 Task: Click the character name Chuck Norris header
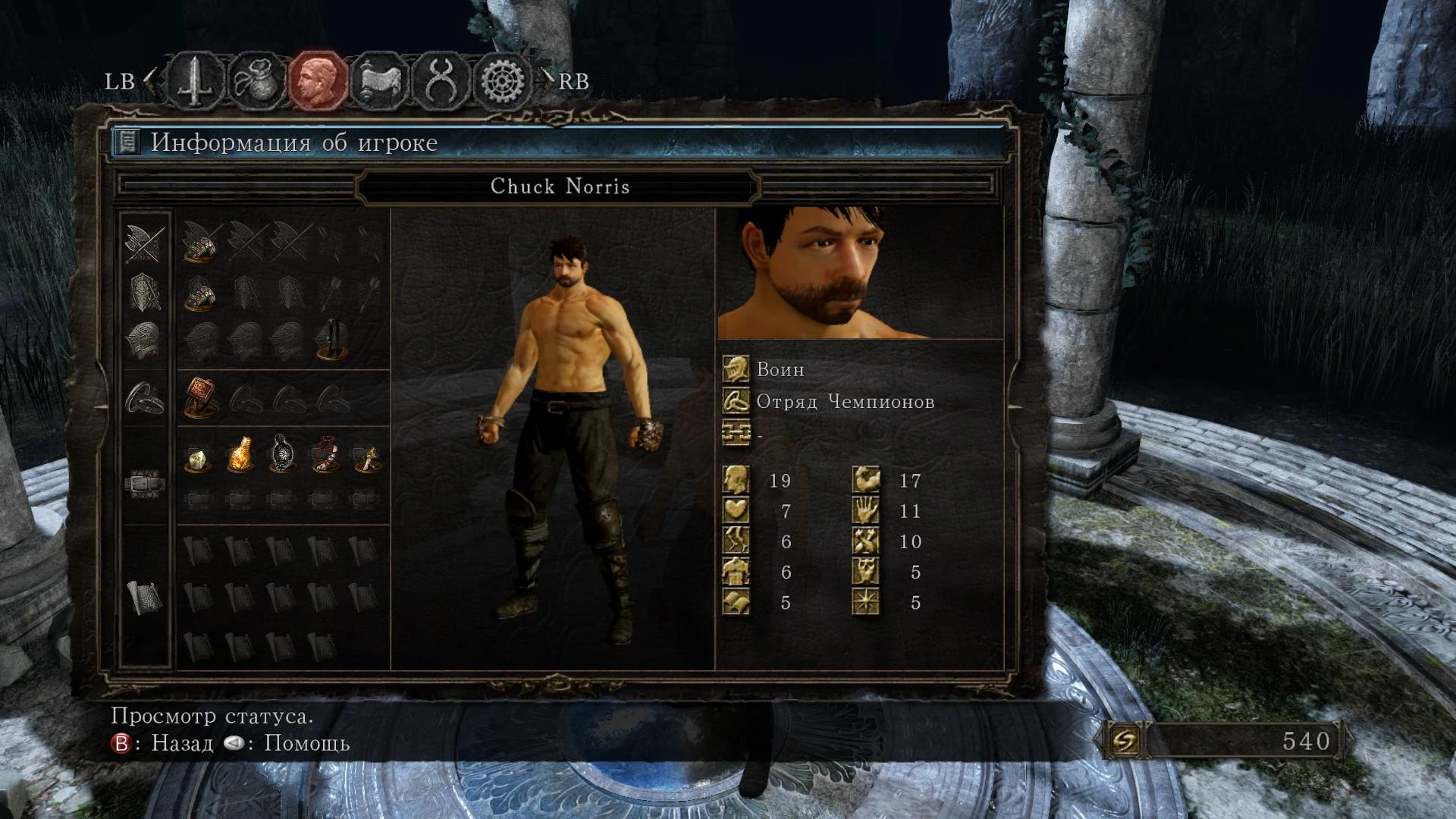560,187
